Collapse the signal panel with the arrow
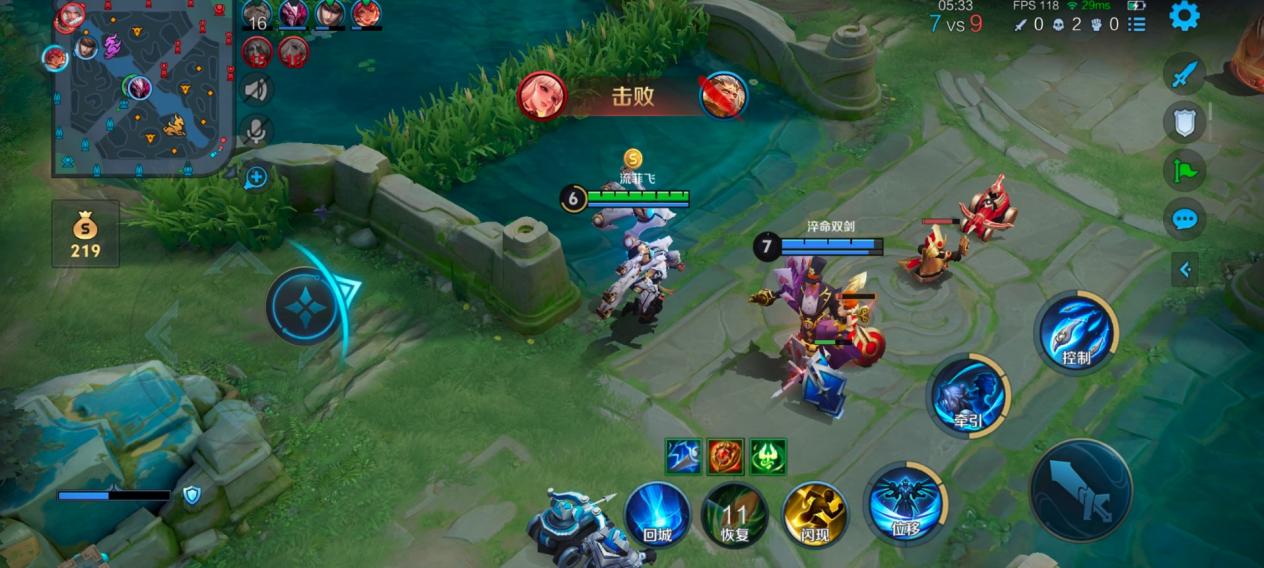Viewport: 1264px width, 568px height. [x=1185, y=269]
